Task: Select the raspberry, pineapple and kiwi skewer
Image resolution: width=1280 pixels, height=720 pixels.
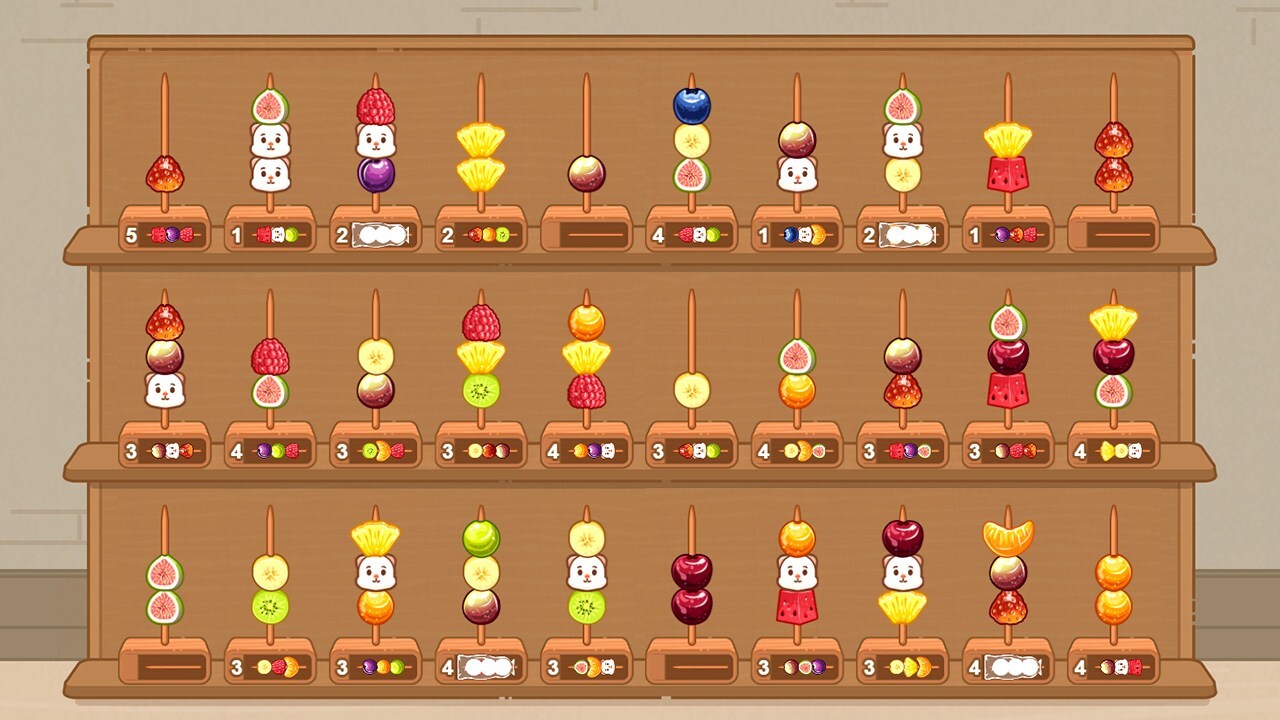Action: (481, 356)
